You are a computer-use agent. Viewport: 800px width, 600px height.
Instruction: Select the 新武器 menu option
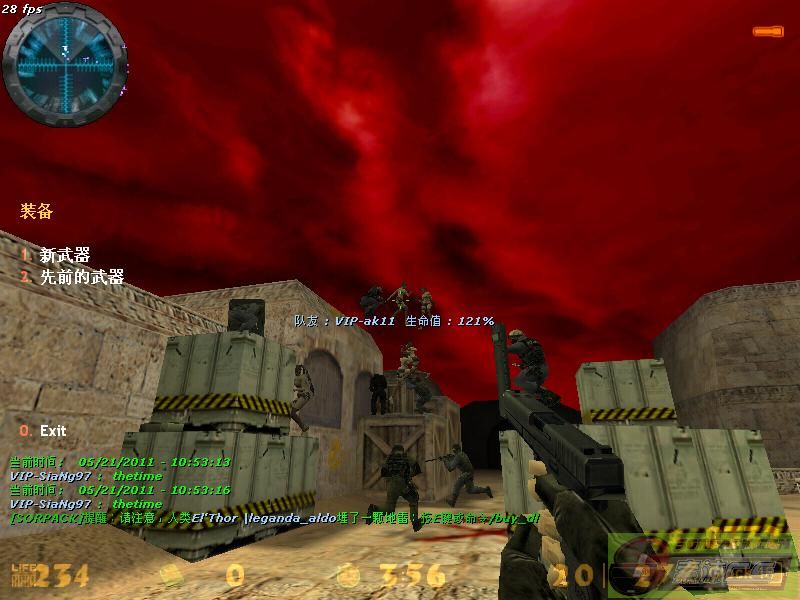[x=64, y=256]
